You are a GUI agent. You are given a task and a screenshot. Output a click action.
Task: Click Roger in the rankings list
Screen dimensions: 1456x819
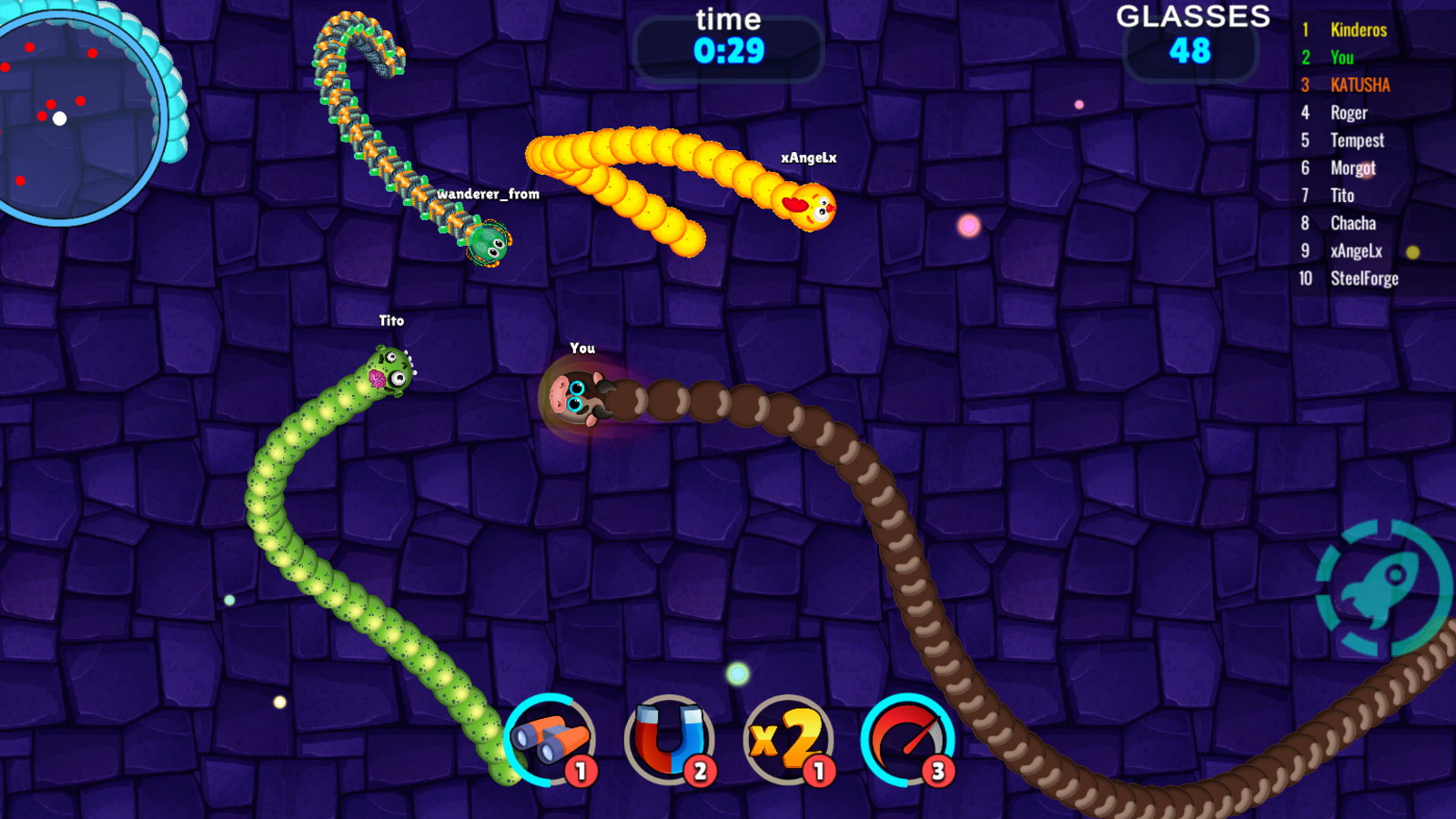tap(1350, 113)
